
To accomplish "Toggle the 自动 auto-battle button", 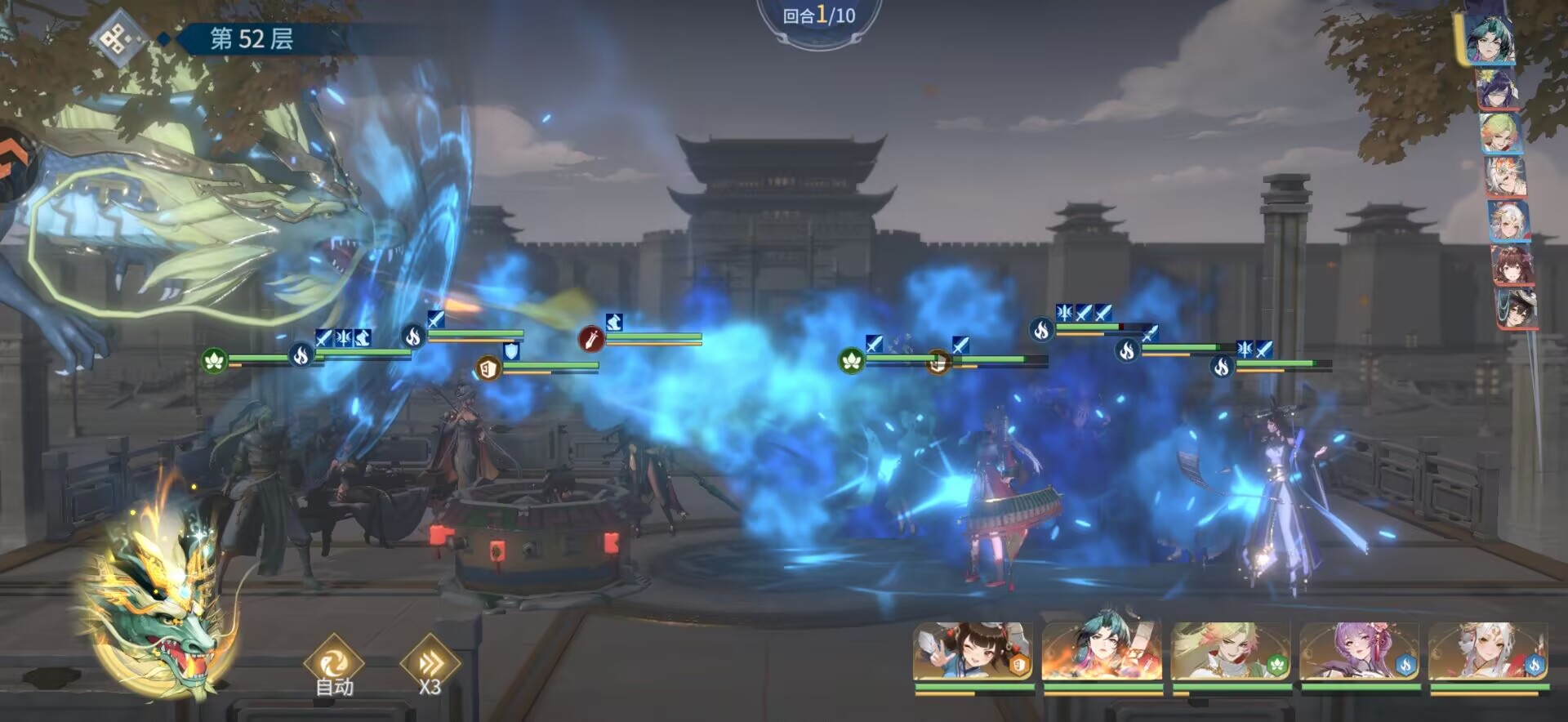I will [x=334, y=666].
